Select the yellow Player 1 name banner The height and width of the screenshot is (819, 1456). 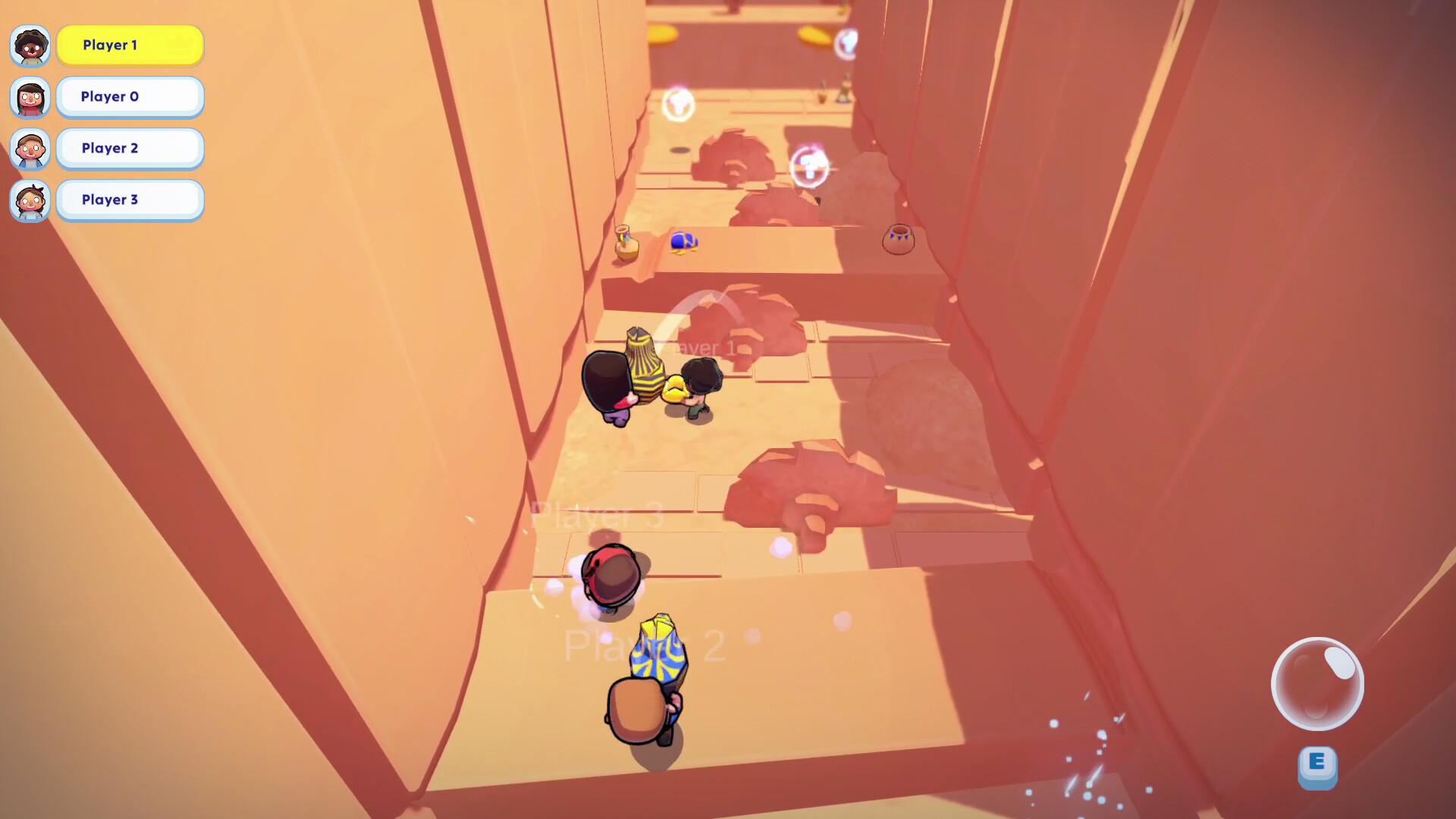129,45
